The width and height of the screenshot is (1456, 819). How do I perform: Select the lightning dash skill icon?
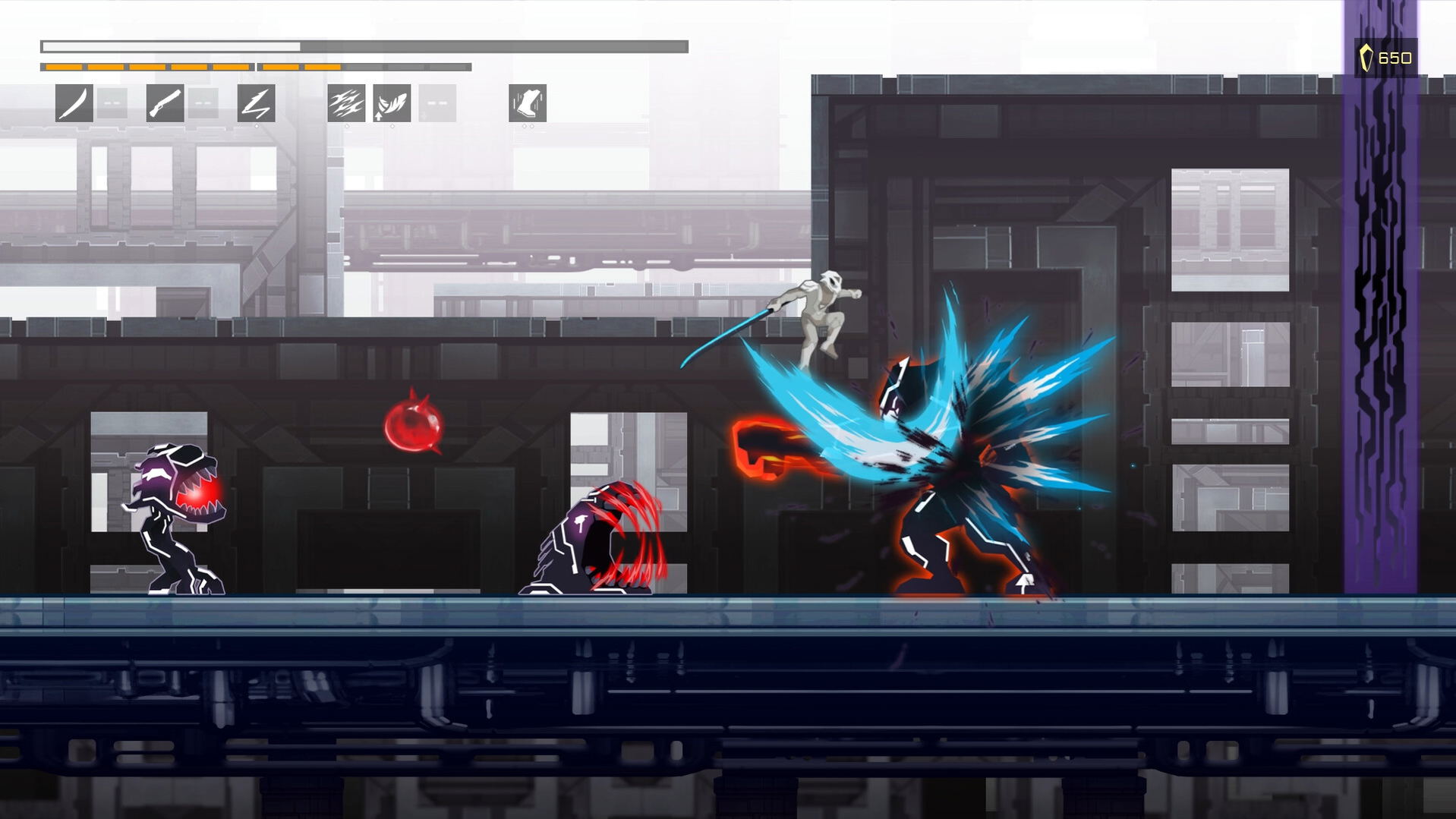[258, 105]
